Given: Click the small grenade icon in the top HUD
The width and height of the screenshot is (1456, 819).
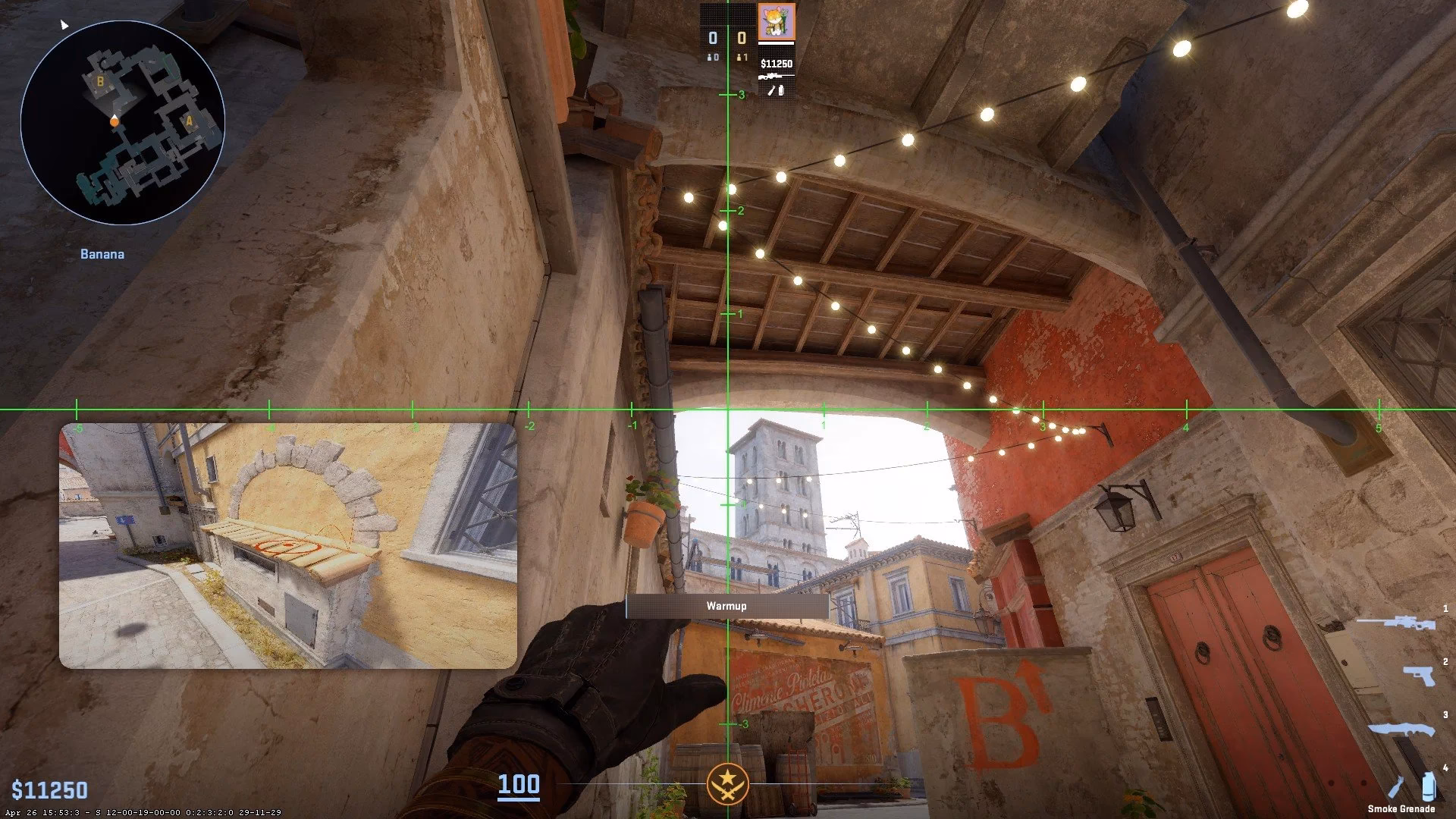Looking at the screenshot, I should click(x=780, y=90).
